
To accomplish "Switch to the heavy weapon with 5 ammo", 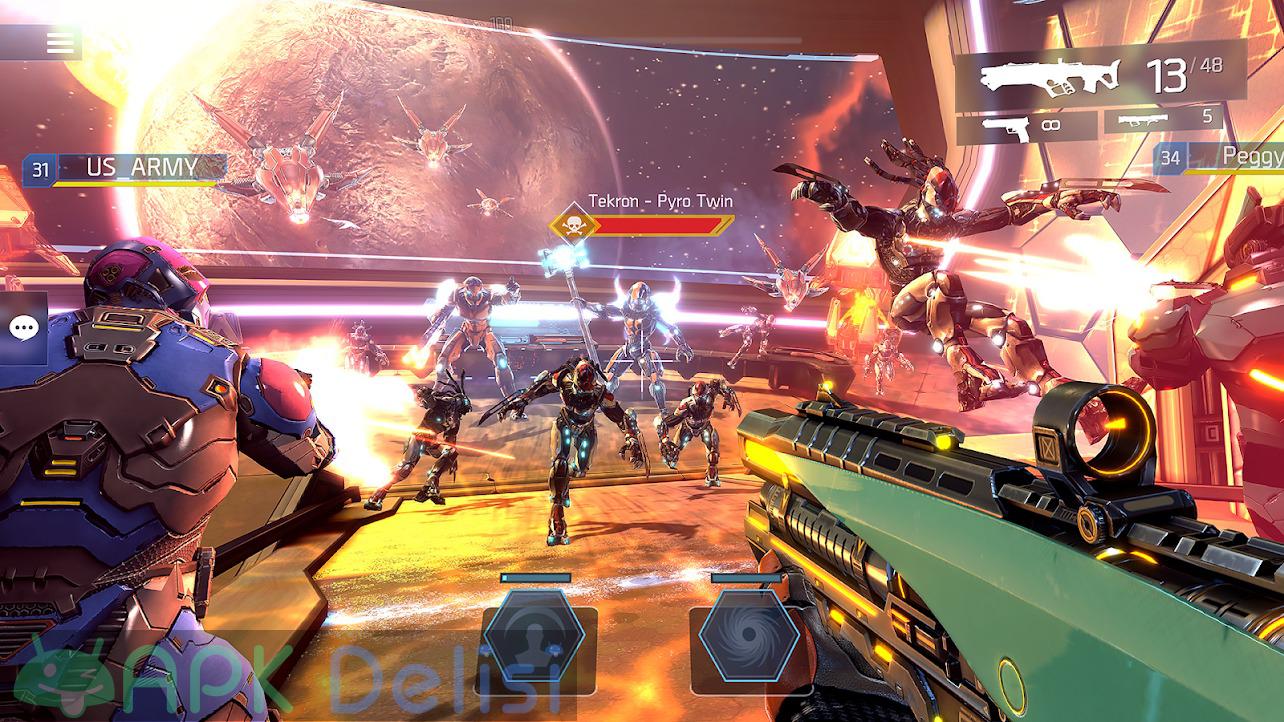I will (1163, 120).
